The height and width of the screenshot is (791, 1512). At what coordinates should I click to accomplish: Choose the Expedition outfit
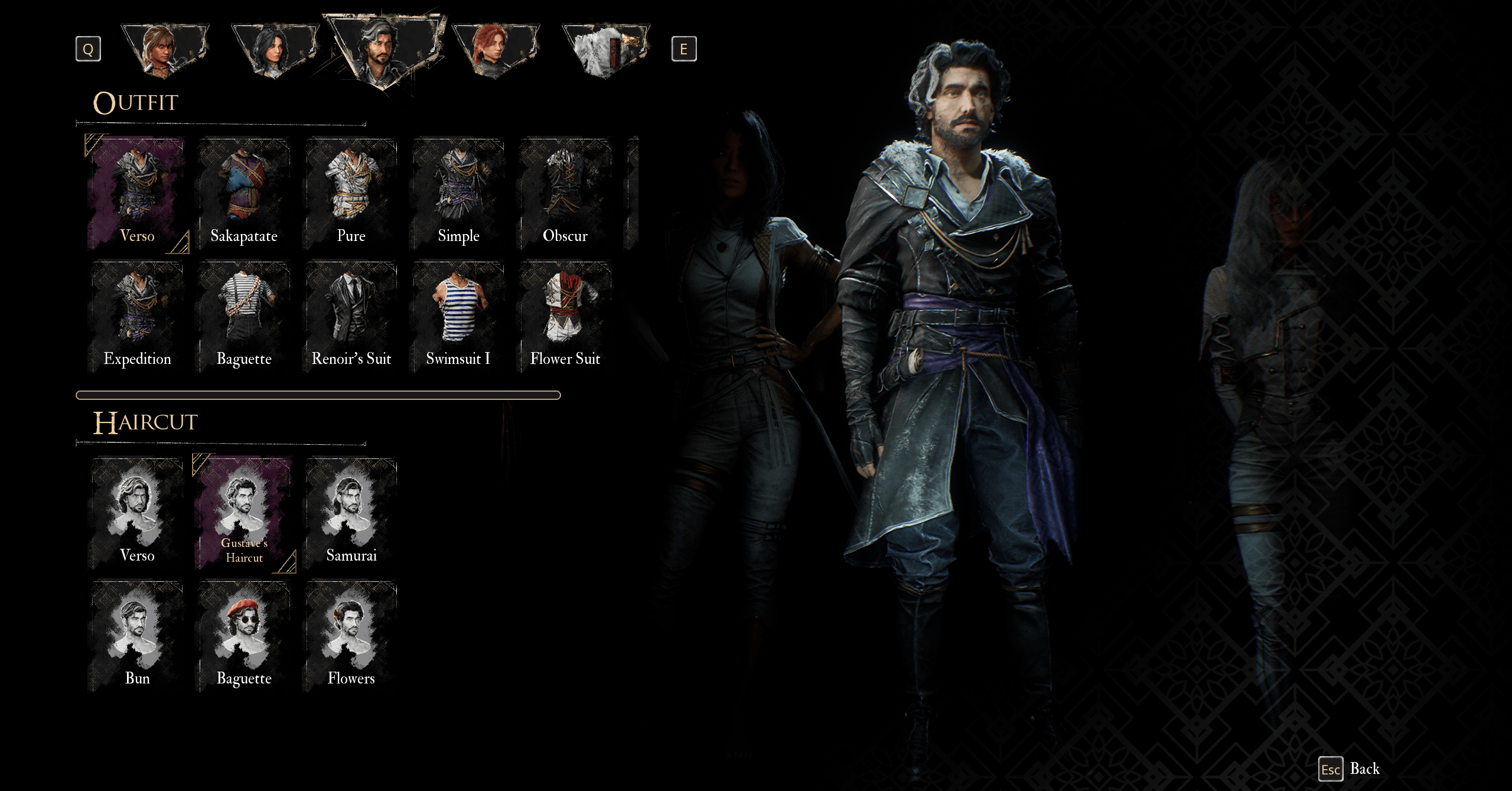(x=137, y=317)
